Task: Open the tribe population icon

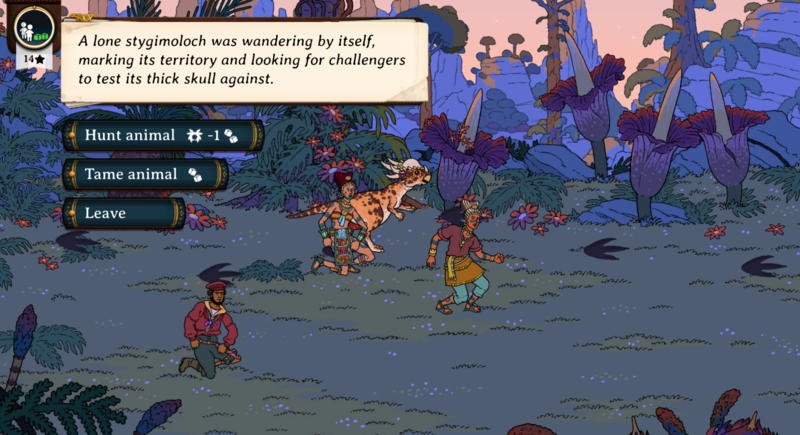Action: tap(30, 27)
